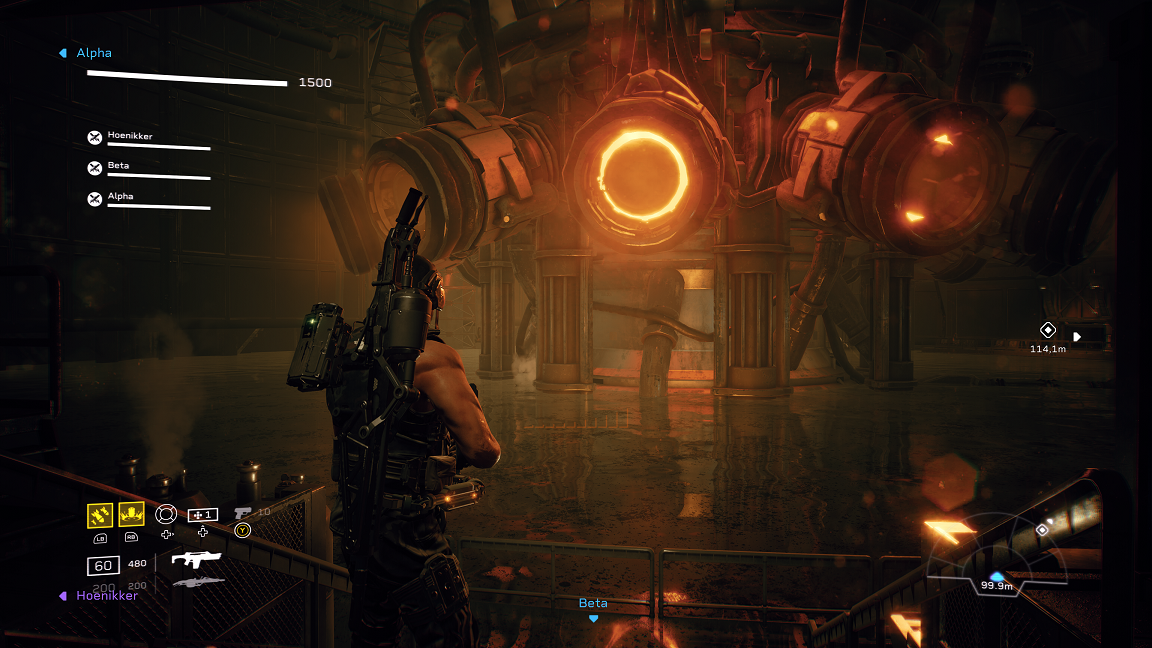Switch to the pistol sidearm icon
This screenshot has height=648, width=1152.
pyautogui.click(x=243, y=513)
